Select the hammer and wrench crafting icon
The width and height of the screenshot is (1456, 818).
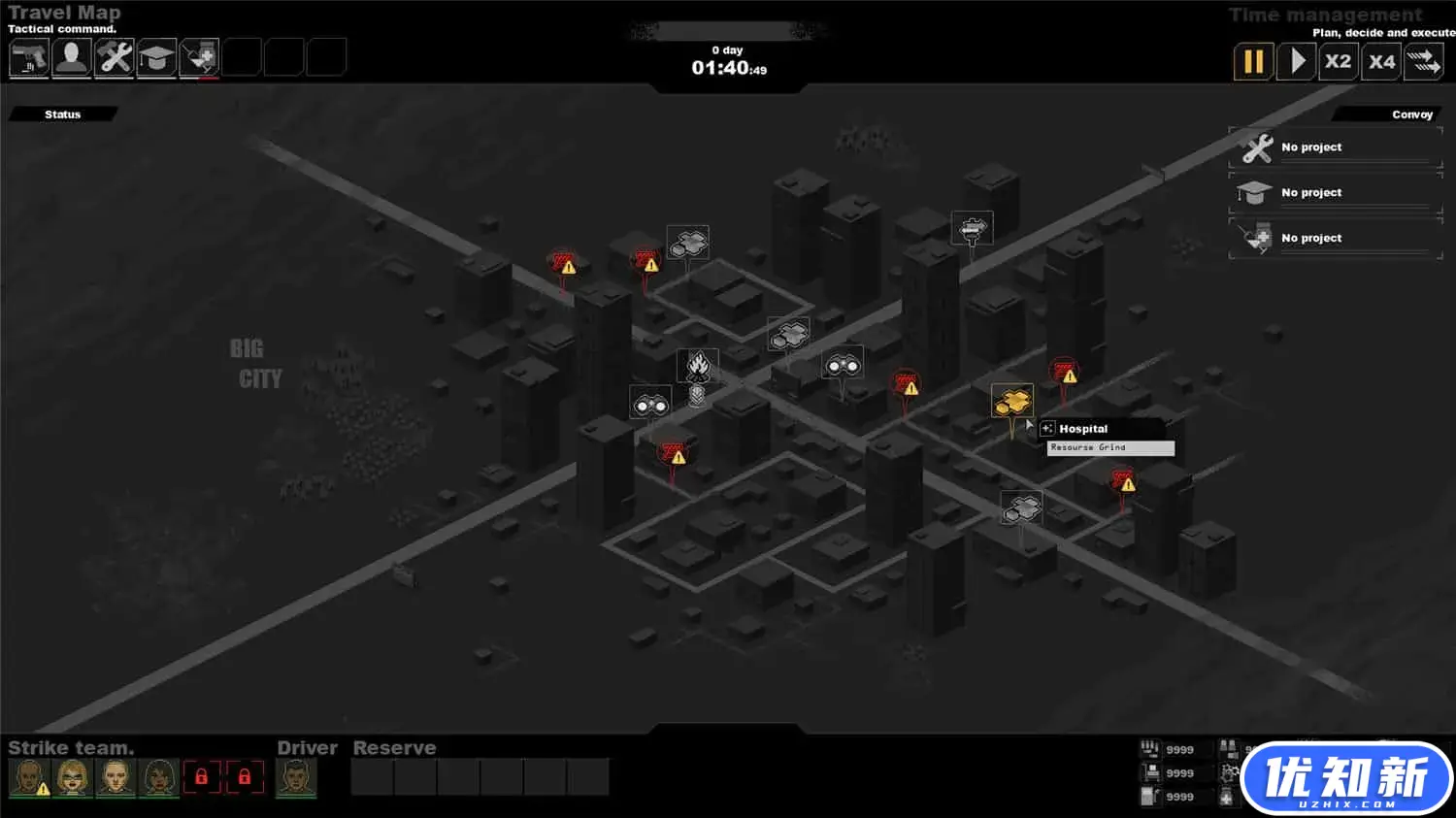[114, 57]
